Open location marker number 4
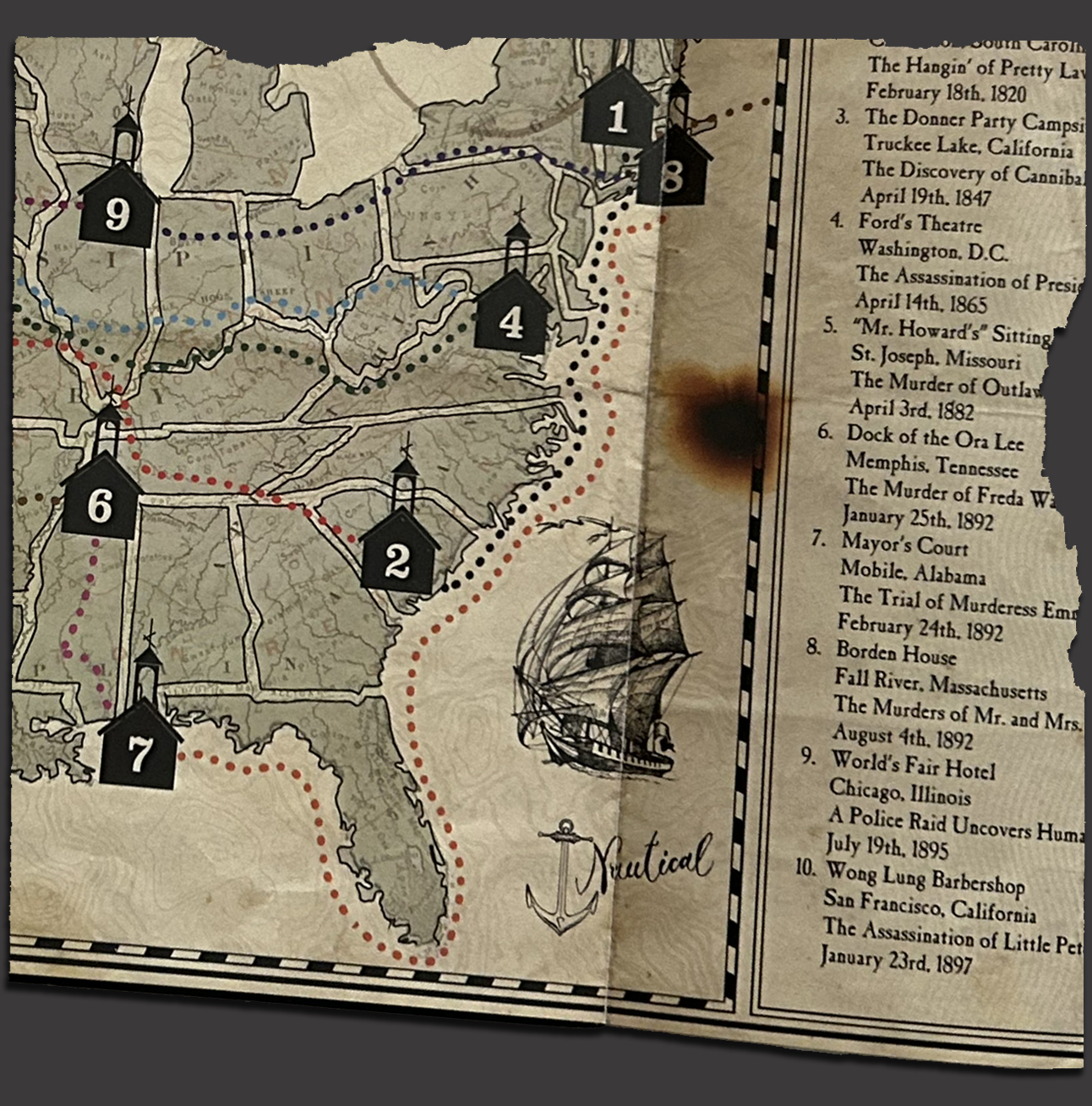The image size is (1092, 1106). point(511,319)
